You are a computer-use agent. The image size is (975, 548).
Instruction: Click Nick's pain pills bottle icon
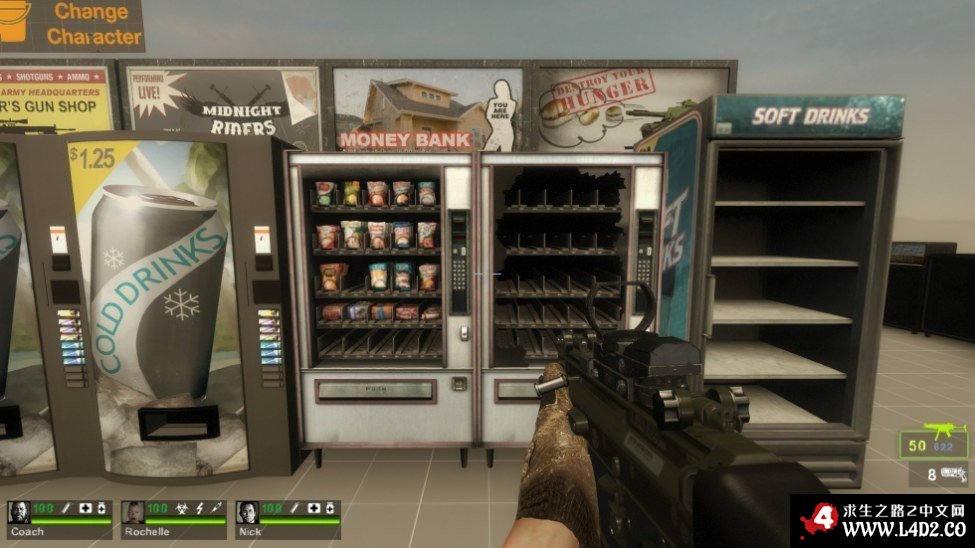point(330,509)
